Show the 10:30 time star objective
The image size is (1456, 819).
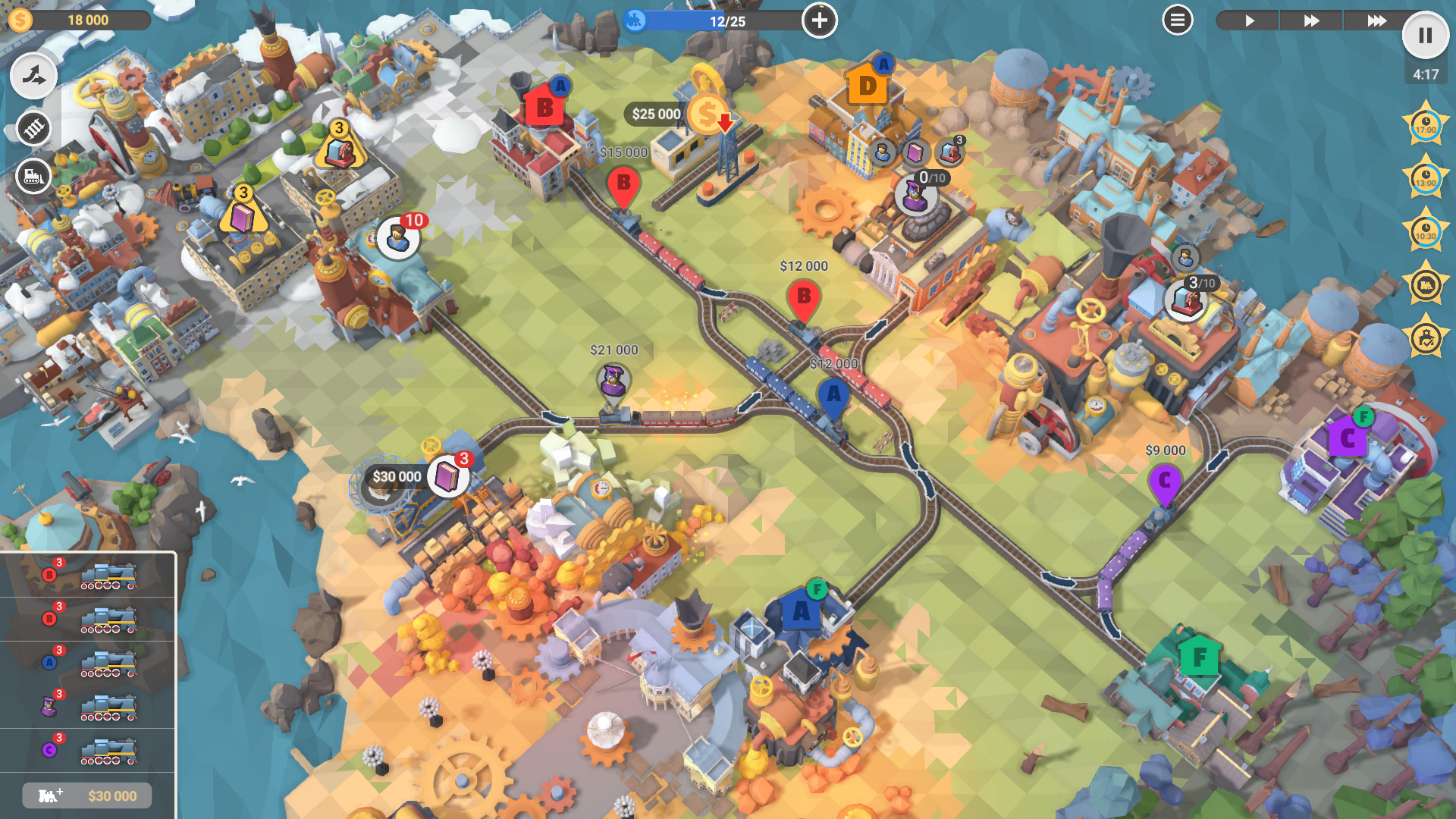[1426, 232]
